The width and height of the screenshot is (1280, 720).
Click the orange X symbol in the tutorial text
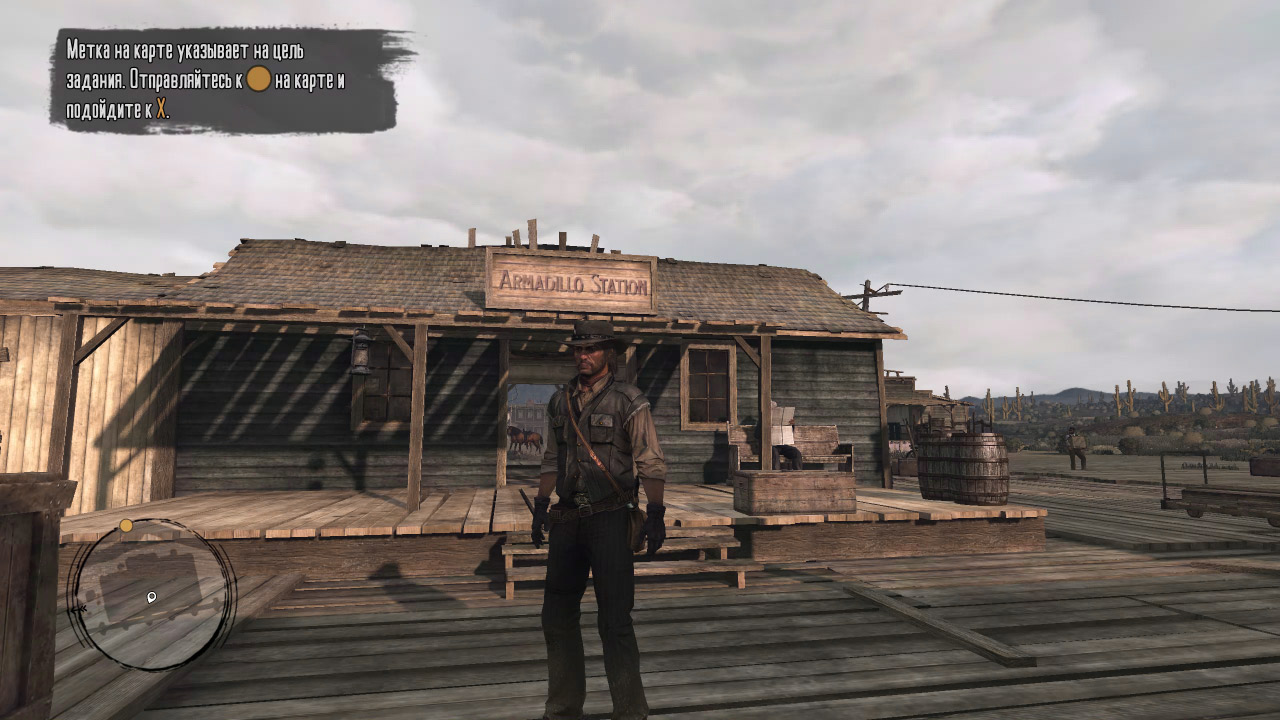(162, 107)
